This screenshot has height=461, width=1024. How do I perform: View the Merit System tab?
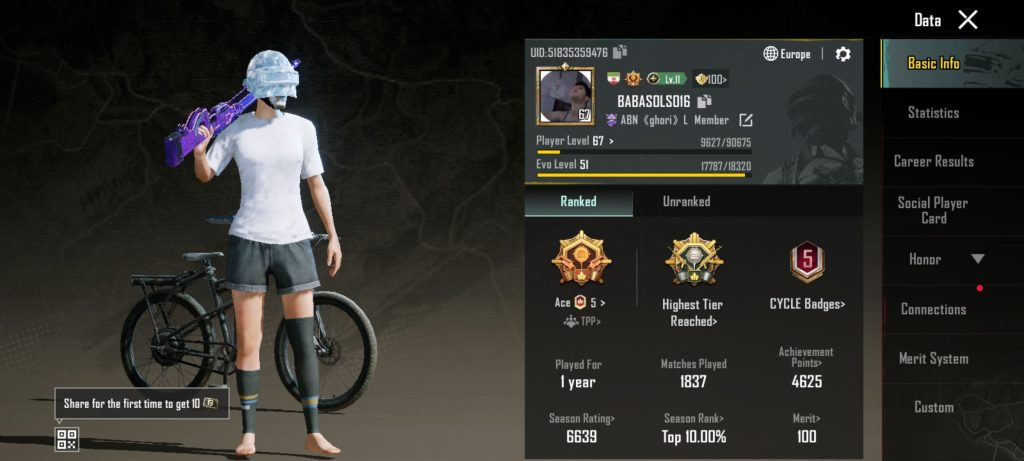coord(933,358)
